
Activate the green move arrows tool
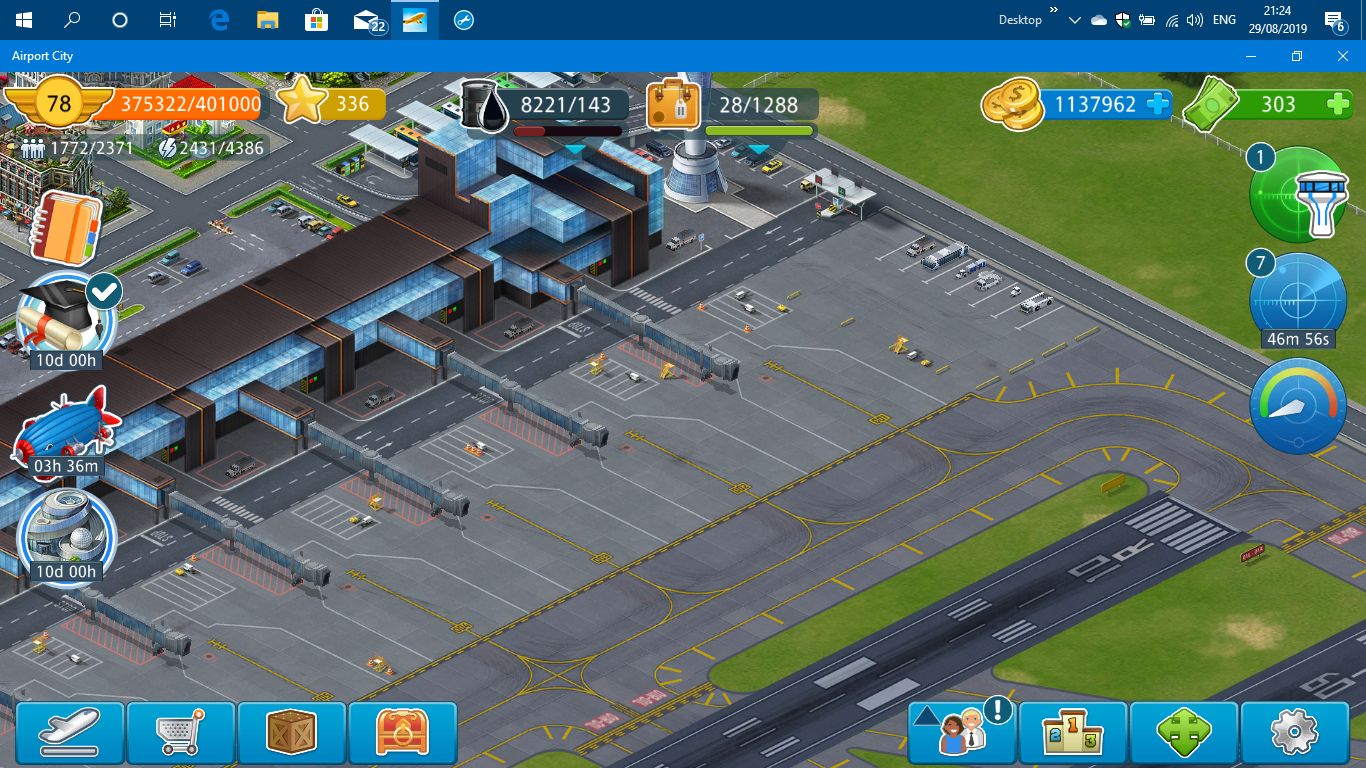[1184, 733]
